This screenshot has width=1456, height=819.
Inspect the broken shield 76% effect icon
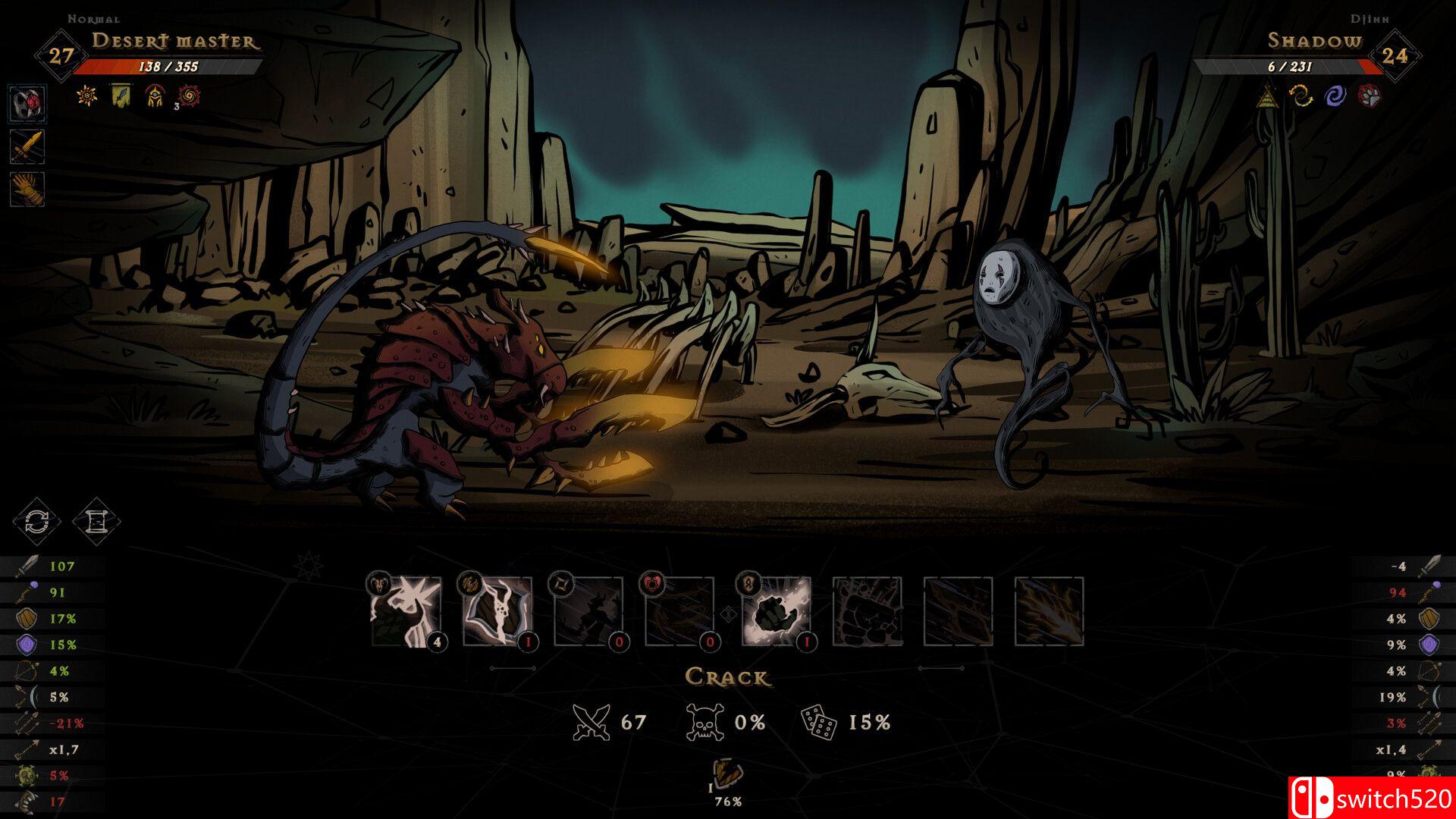[x=730, y=775]
